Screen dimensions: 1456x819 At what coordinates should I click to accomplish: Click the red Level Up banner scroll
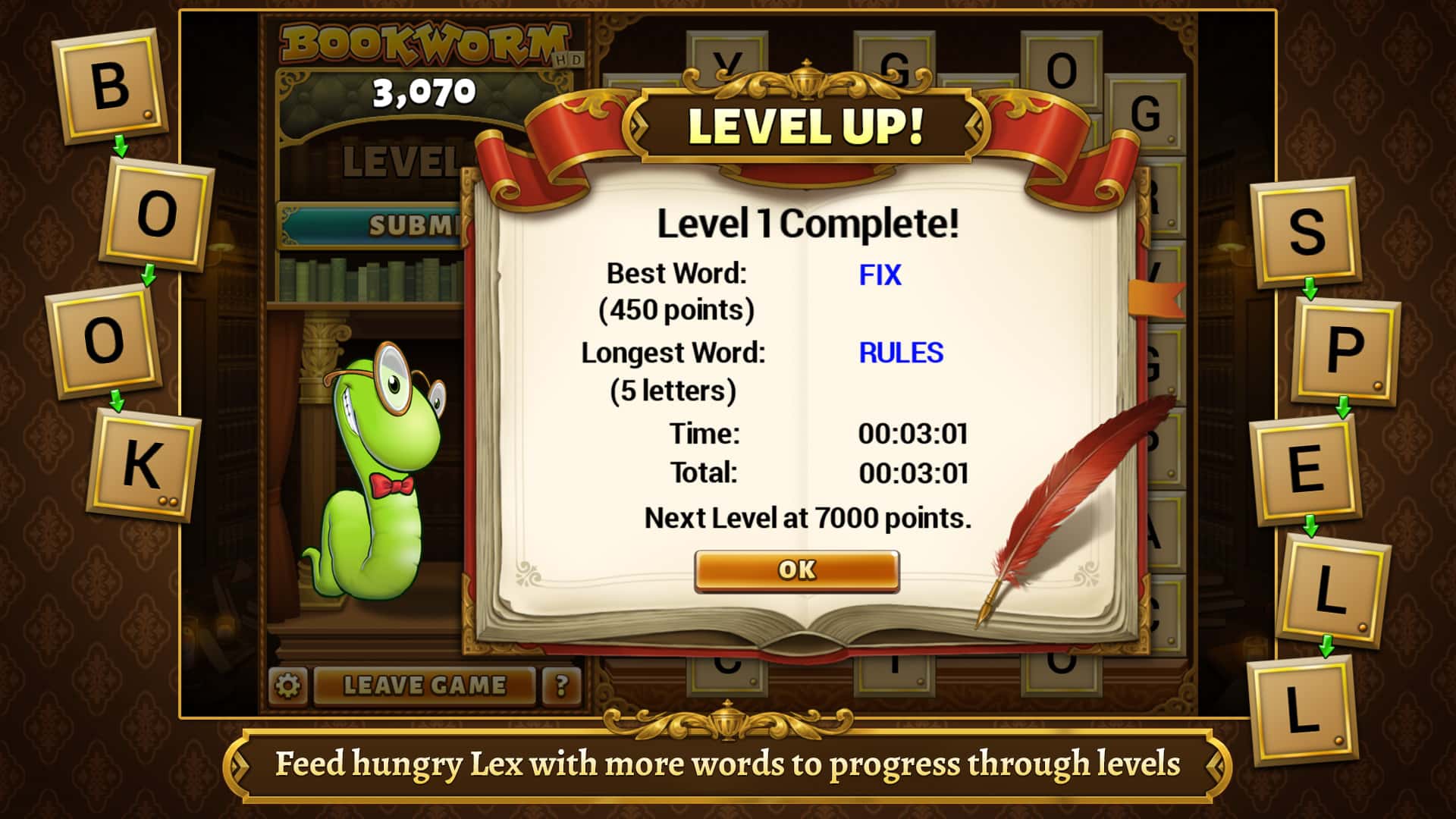tap(804, 125)
